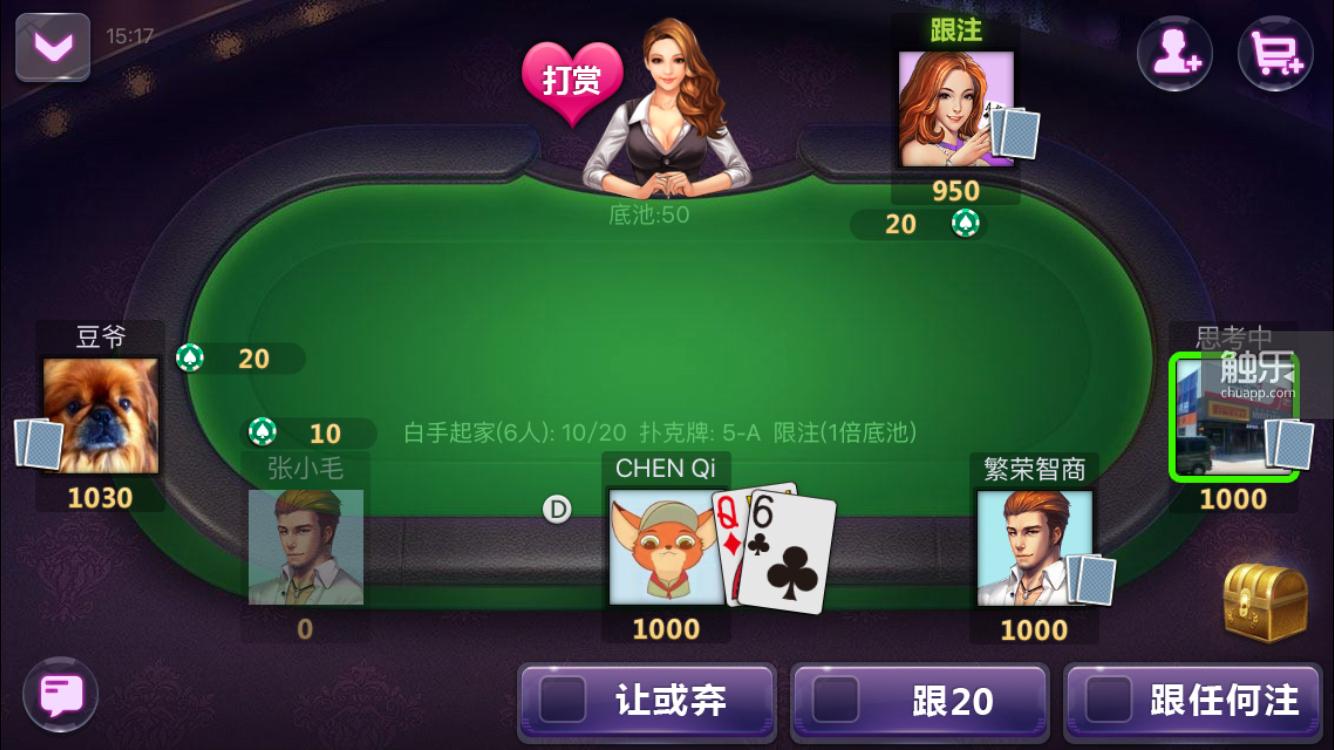This screenshot has width=1334, height=750.
Task: Open the add friend icon
Action: [1175, 54]
